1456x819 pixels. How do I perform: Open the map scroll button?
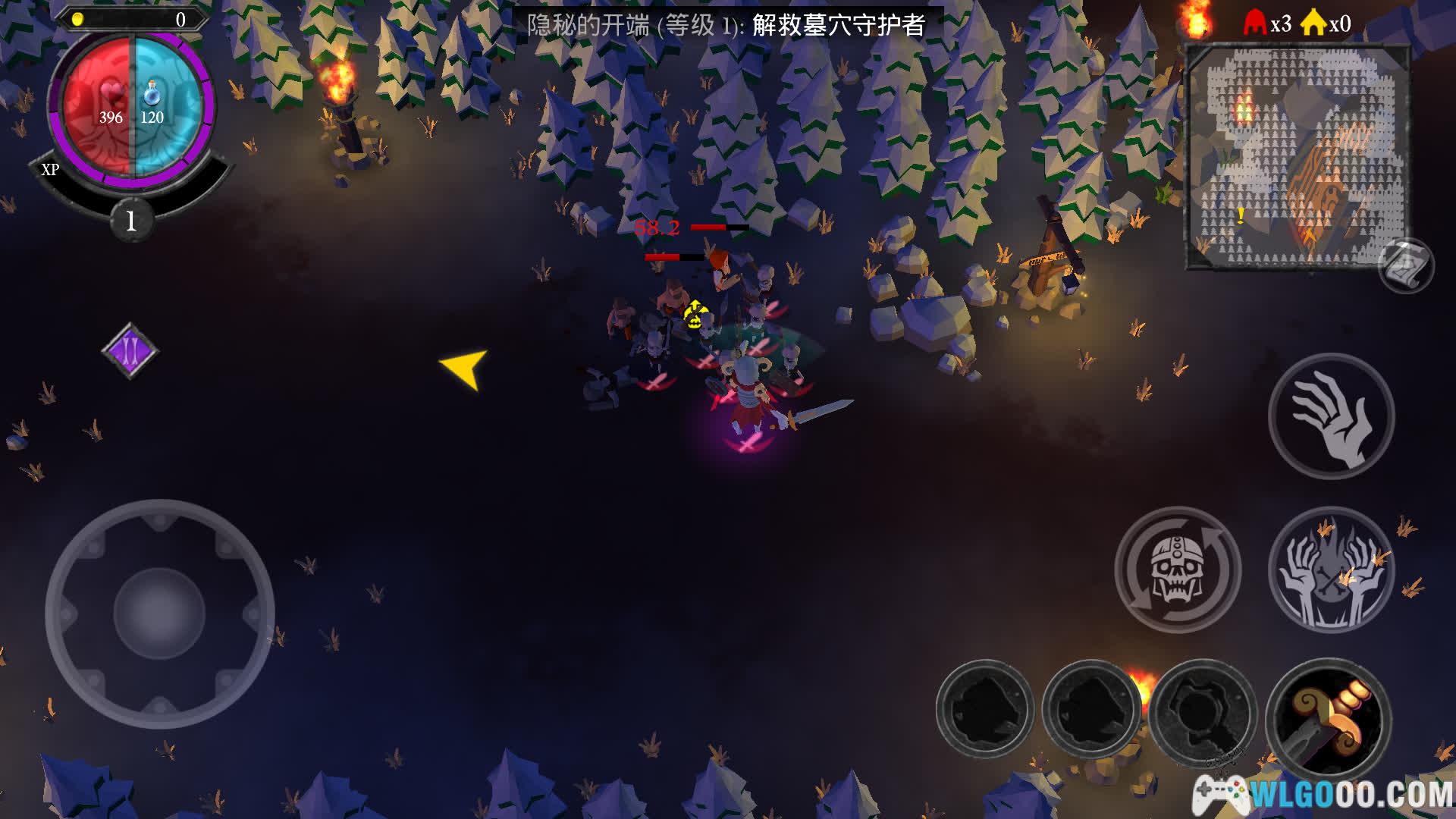point(1405,266)
